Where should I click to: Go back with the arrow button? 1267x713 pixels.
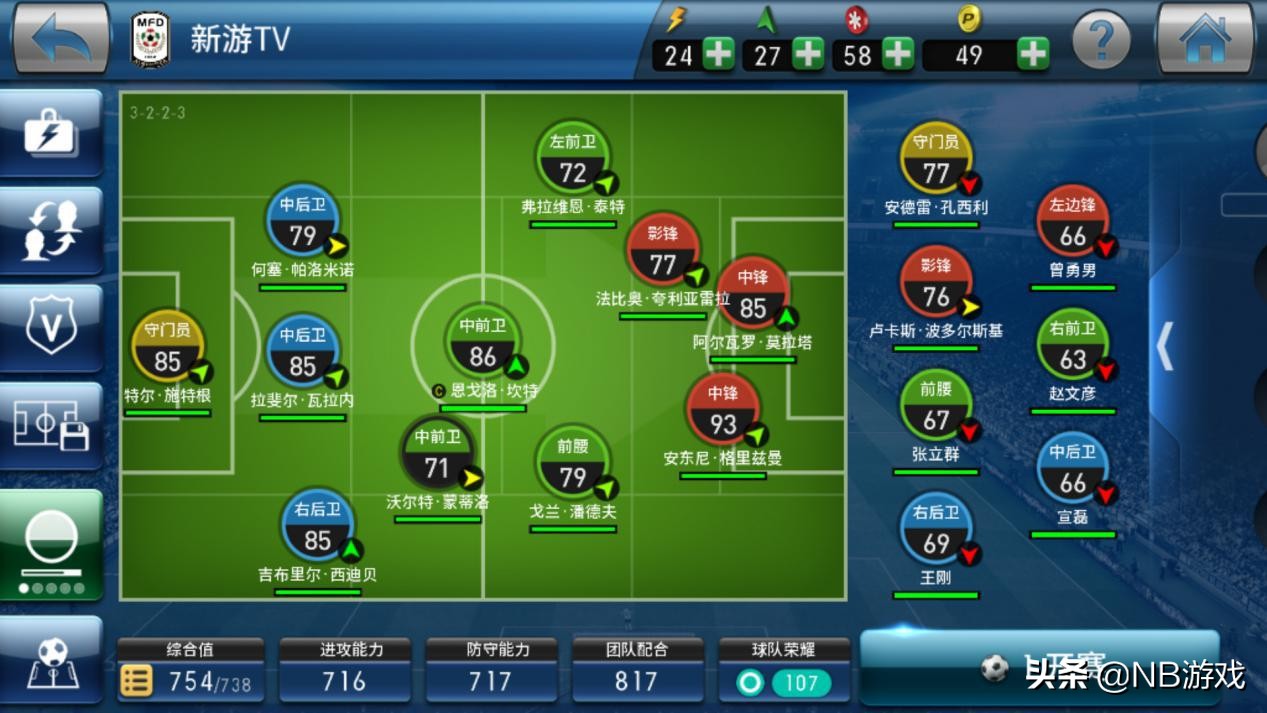(x=60, y=38)
